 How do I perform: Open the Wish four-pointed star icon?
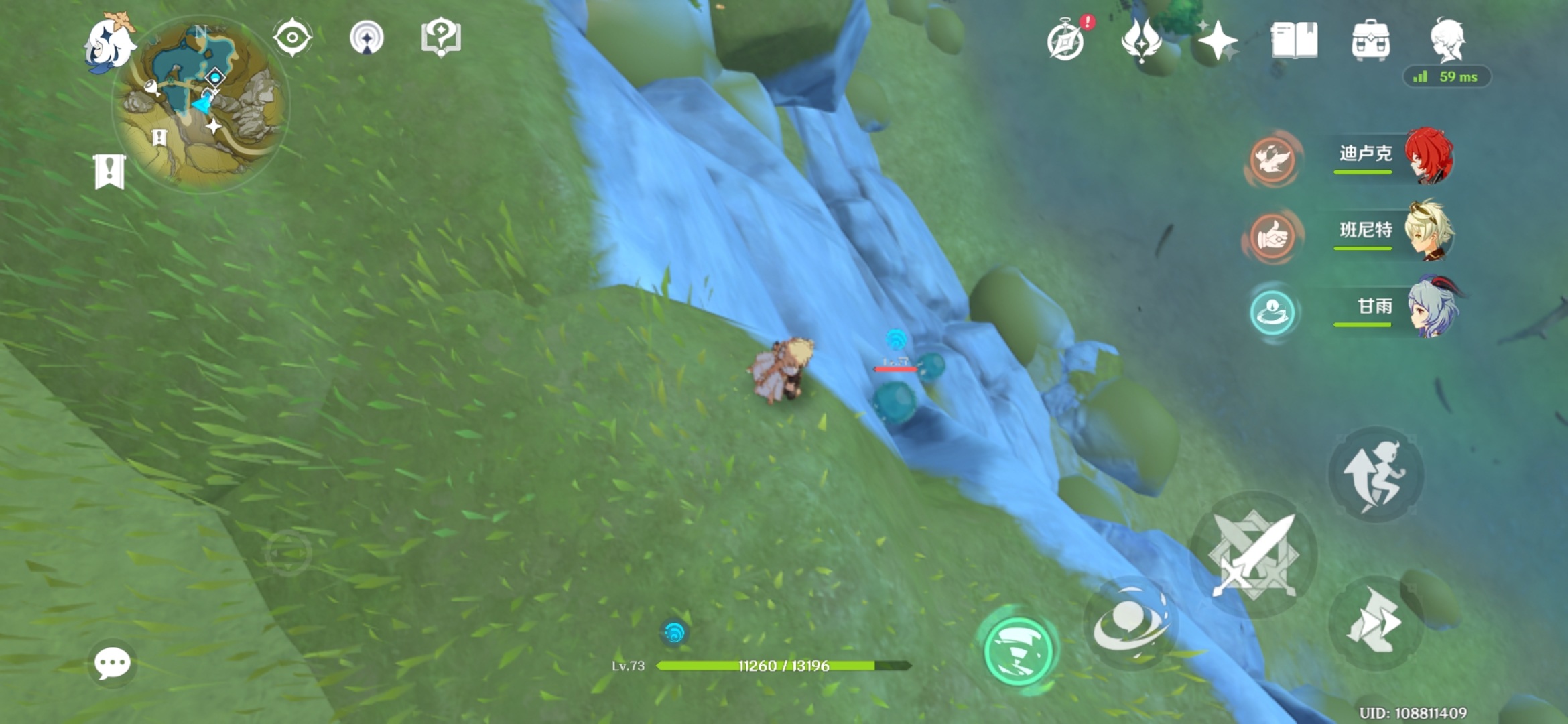[x=1218, y=40]
